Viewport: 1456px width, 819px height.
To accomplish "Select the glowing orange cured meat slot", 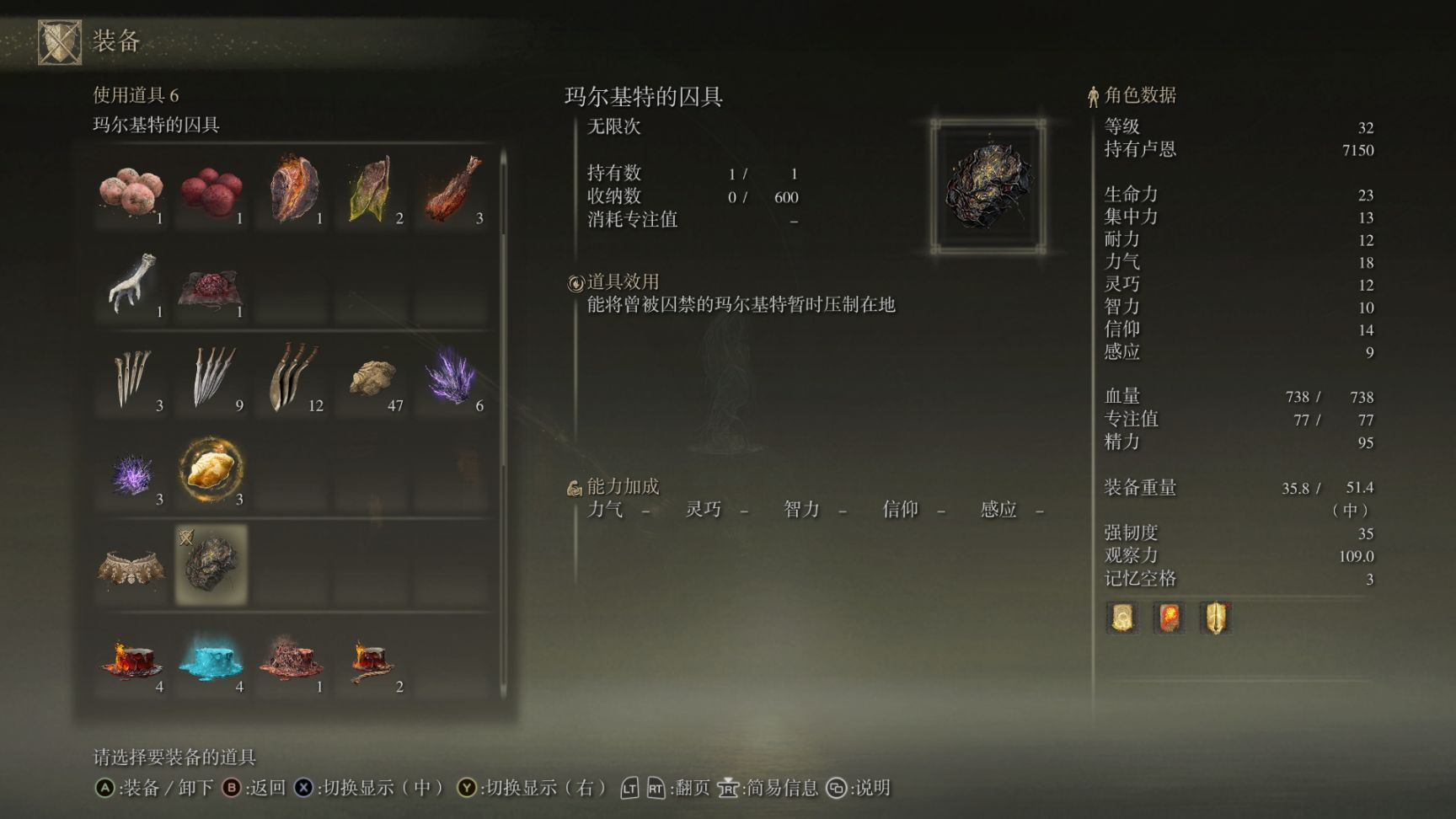I will coord(292,191).
